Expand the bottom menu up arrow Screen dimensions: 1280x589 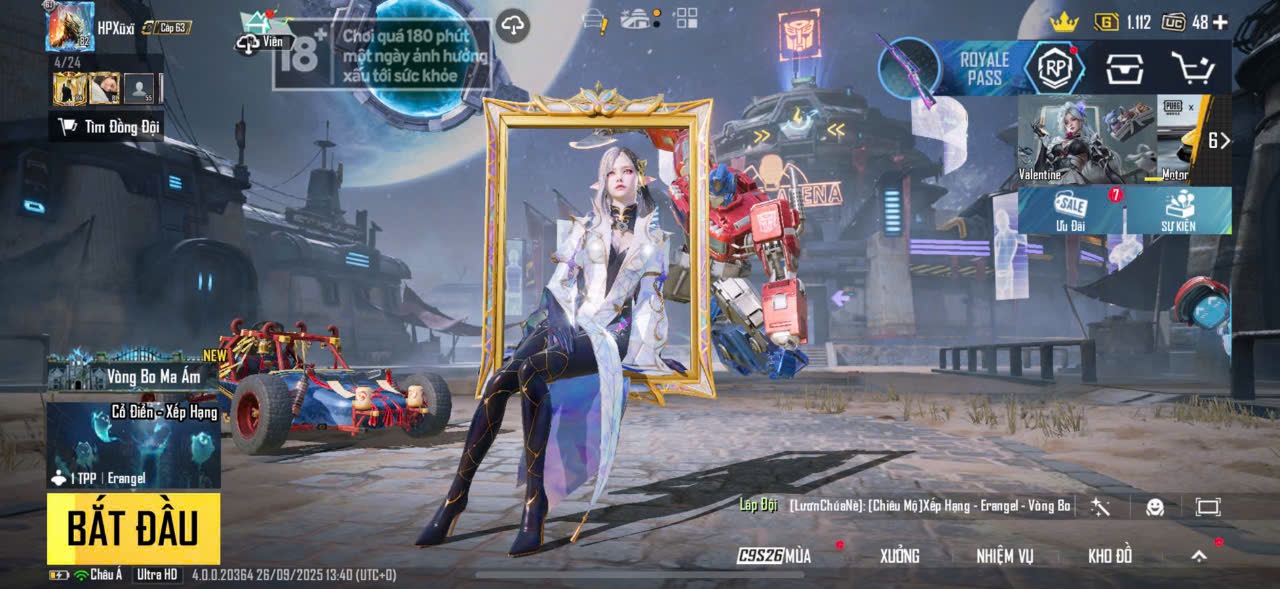pos(1198,556)
